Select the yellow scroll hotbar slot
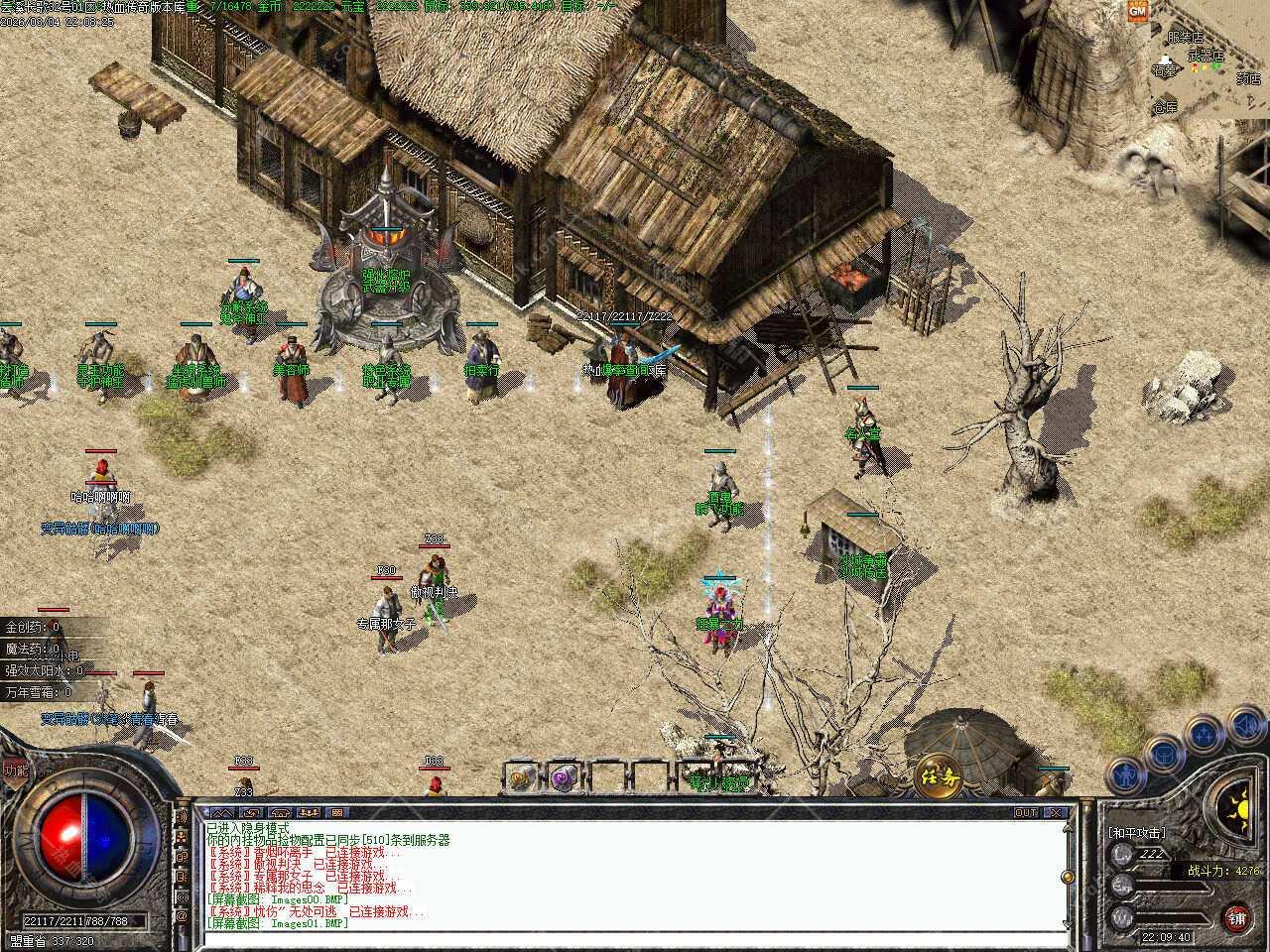 pos(523,778)
